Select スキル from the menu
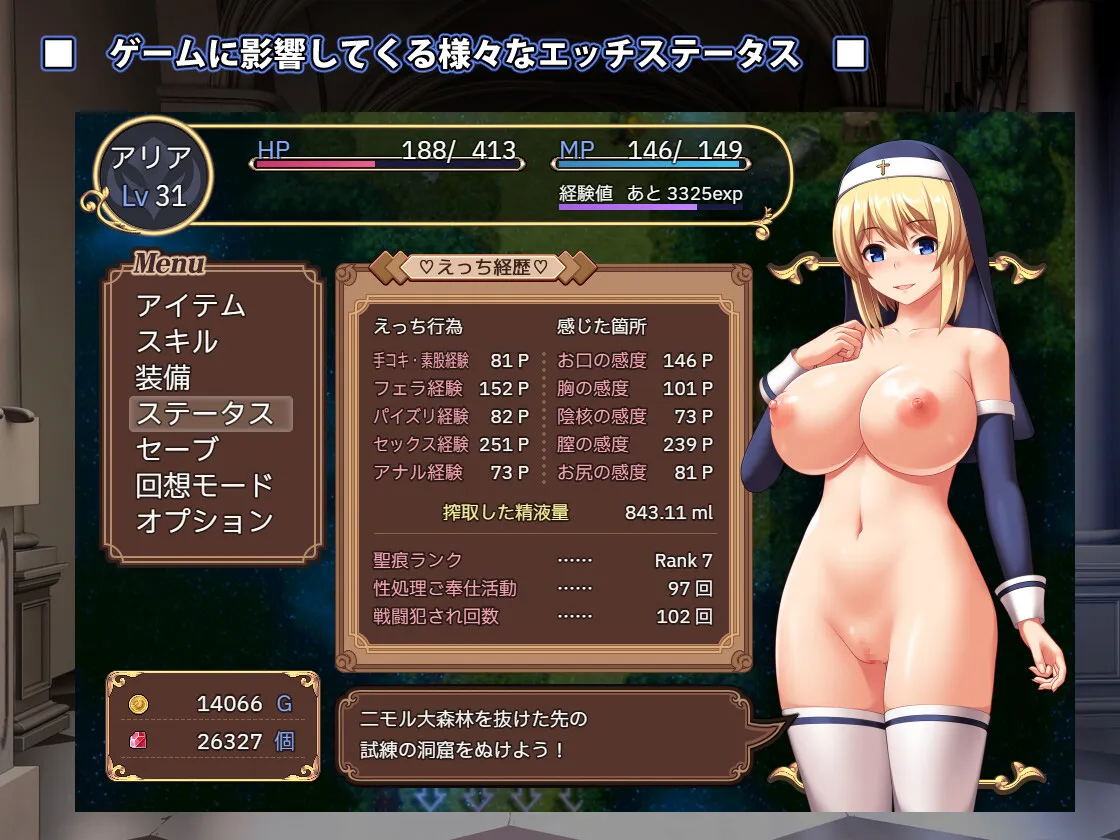 point(177,341)
